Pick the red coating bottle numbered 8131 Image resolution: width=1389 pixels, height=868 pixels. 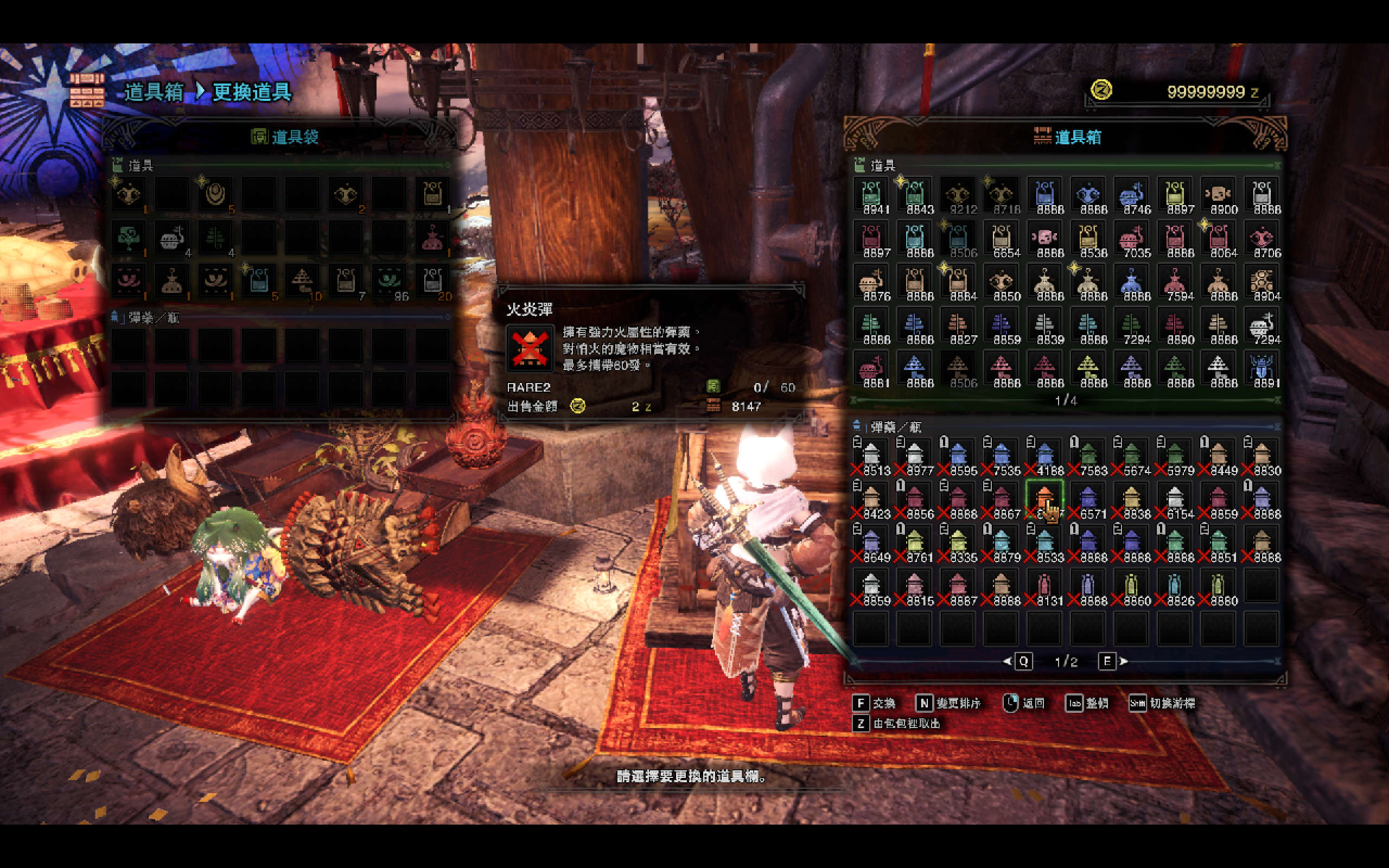(x=1044, y=586)
